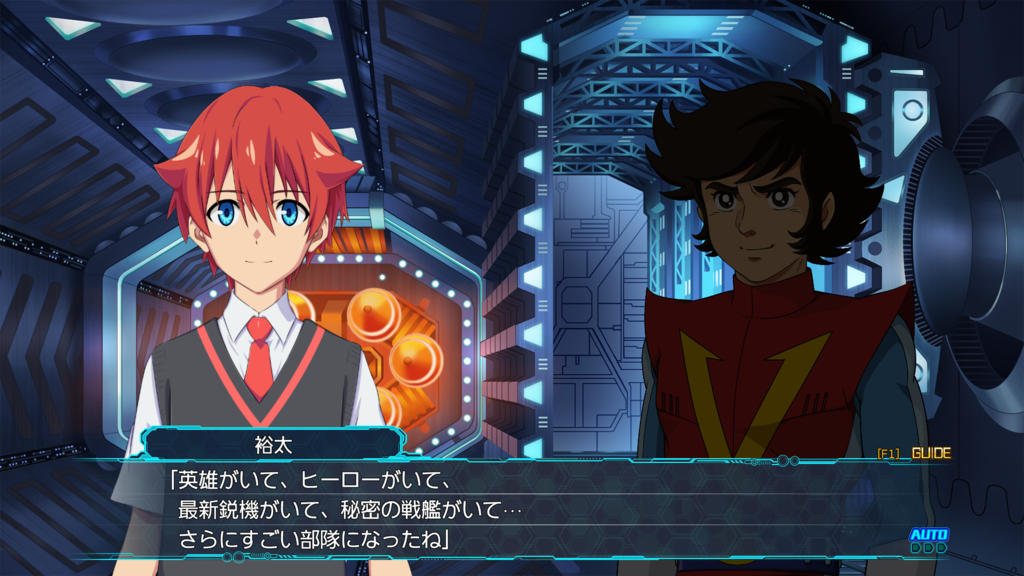Toggle the AUTO dialogue advance indicator
The height and width of the screenshot is (576, 1024).
[928, 539]
